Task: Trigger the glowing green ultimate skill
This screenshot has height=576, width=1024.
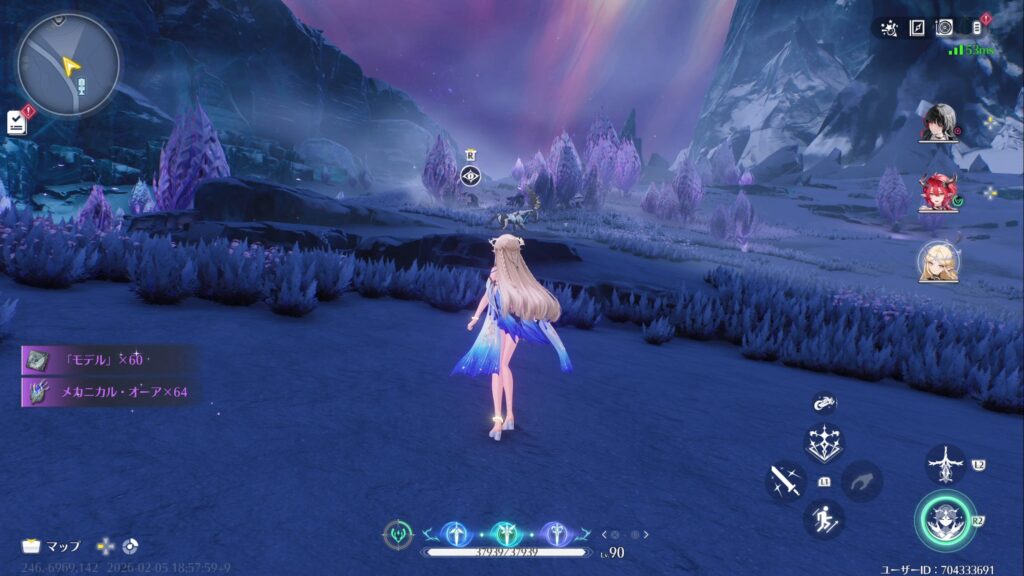Action: click(944, 521)
